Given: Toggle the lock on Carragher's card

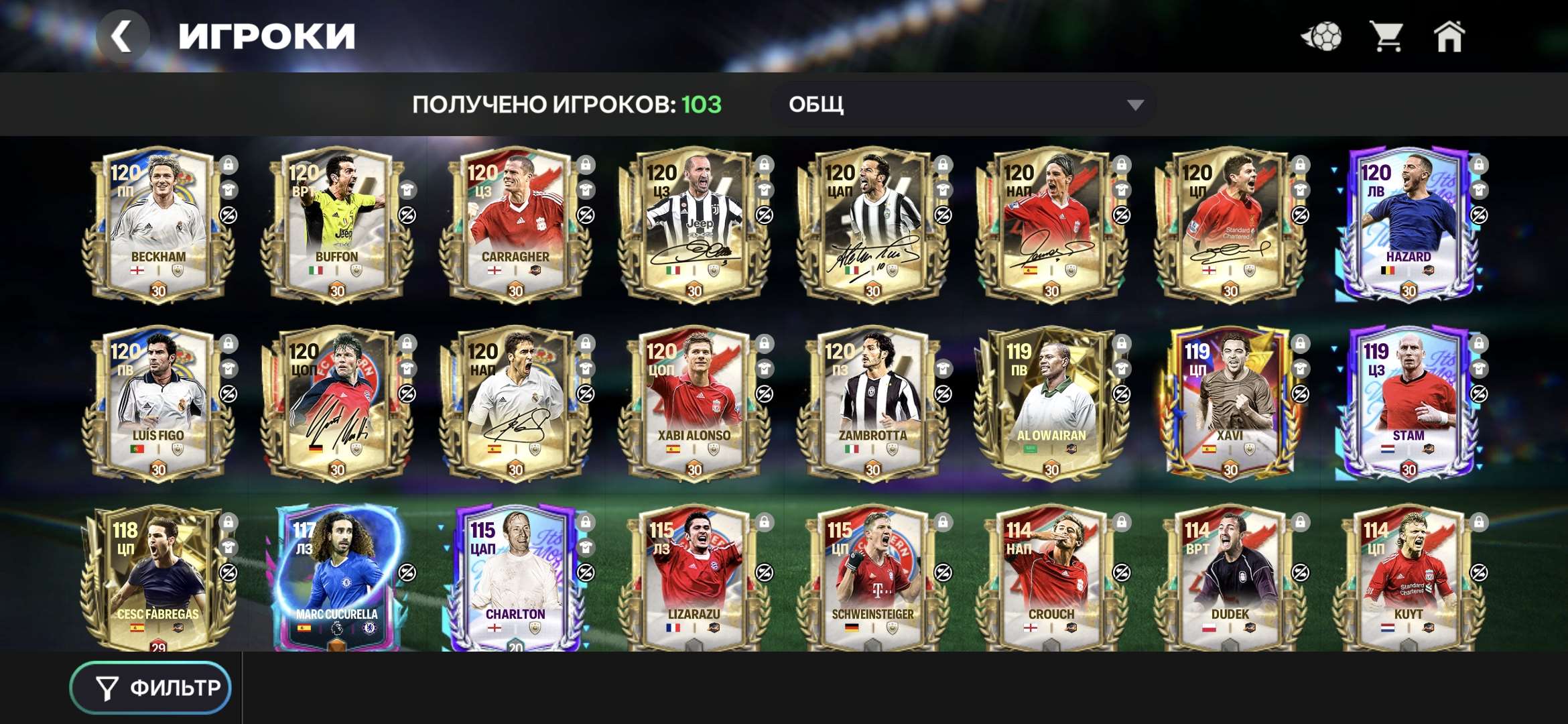Looking at the screenshot, I should (x=587, y=163).
